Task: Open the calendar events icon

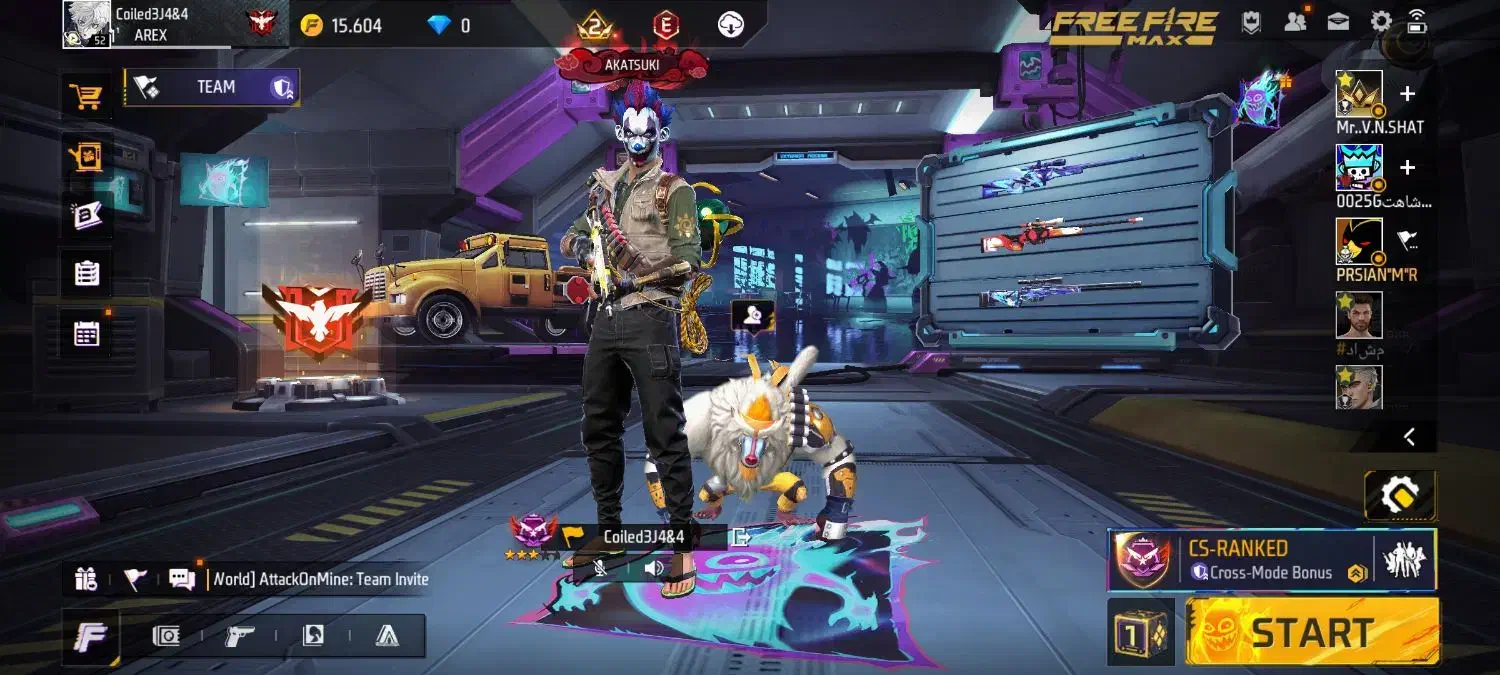Action: (87, 334)
